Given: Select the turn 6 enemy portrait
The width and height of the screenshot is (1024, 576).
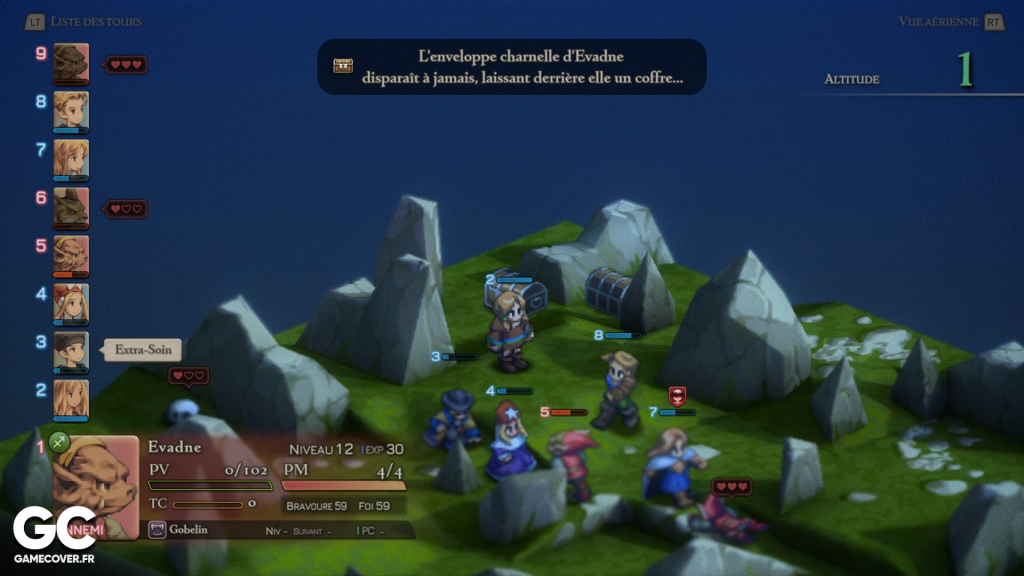Looking at the screenshot, I should 71,205.
